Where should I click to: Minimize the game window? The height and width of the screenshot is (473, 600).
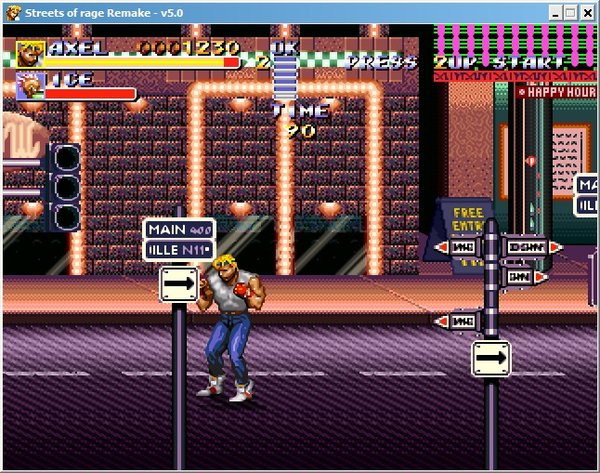[553, 13]
